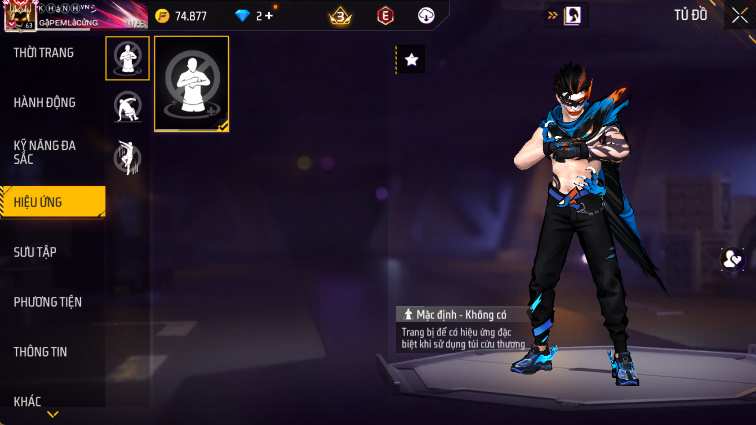The height and width of the screenshot is (425, 756).
Task: Open the Thời Trang category
Action: [45, 53]
